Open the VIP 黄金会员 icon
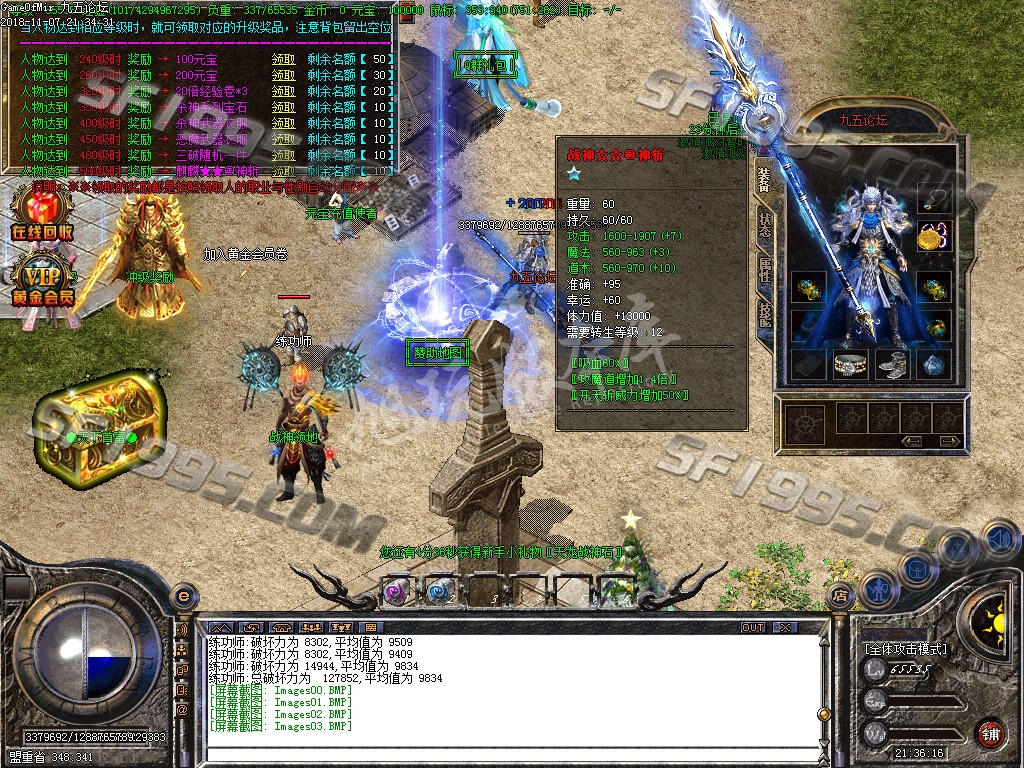Screen dimensions: 1024x768 tap(42, 280)
